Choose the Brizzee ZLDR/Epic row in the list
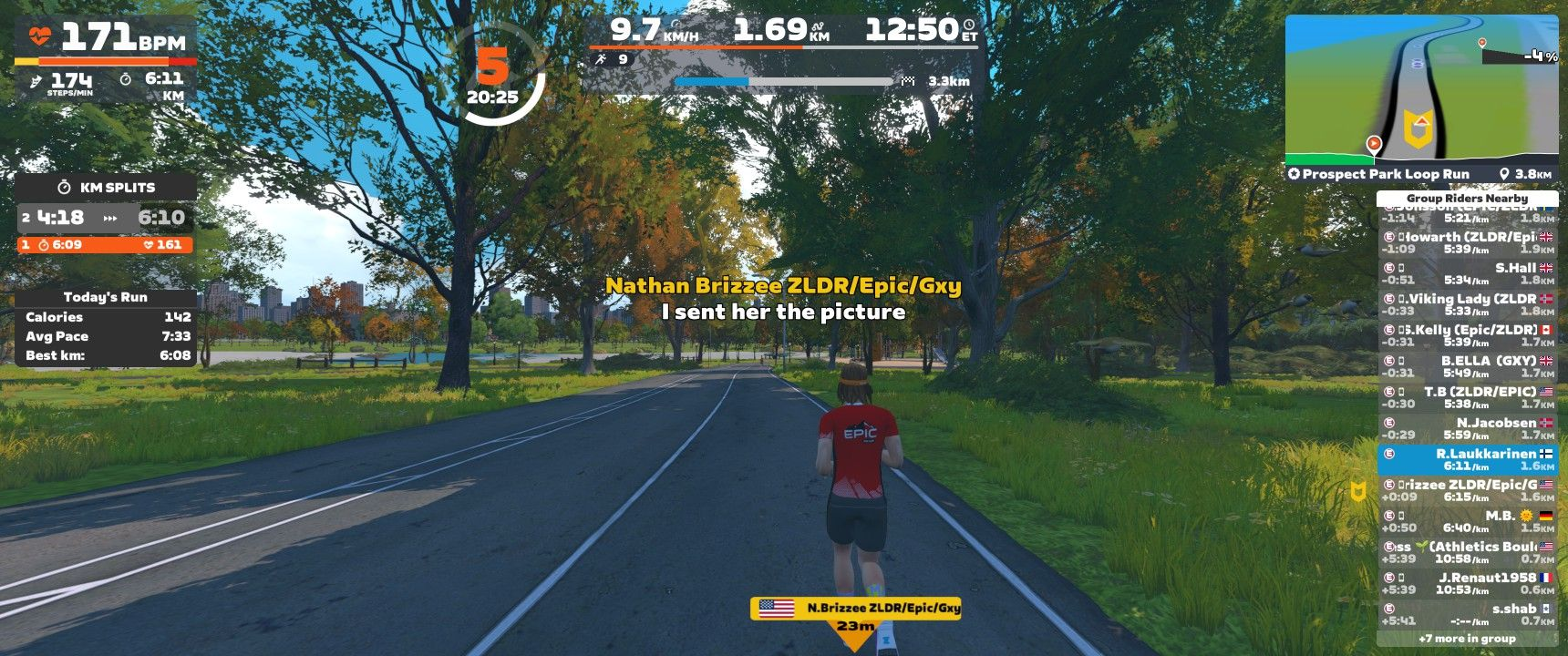Image resolution: width=1568 pixels, height=656 pixels. point(1466,491)
